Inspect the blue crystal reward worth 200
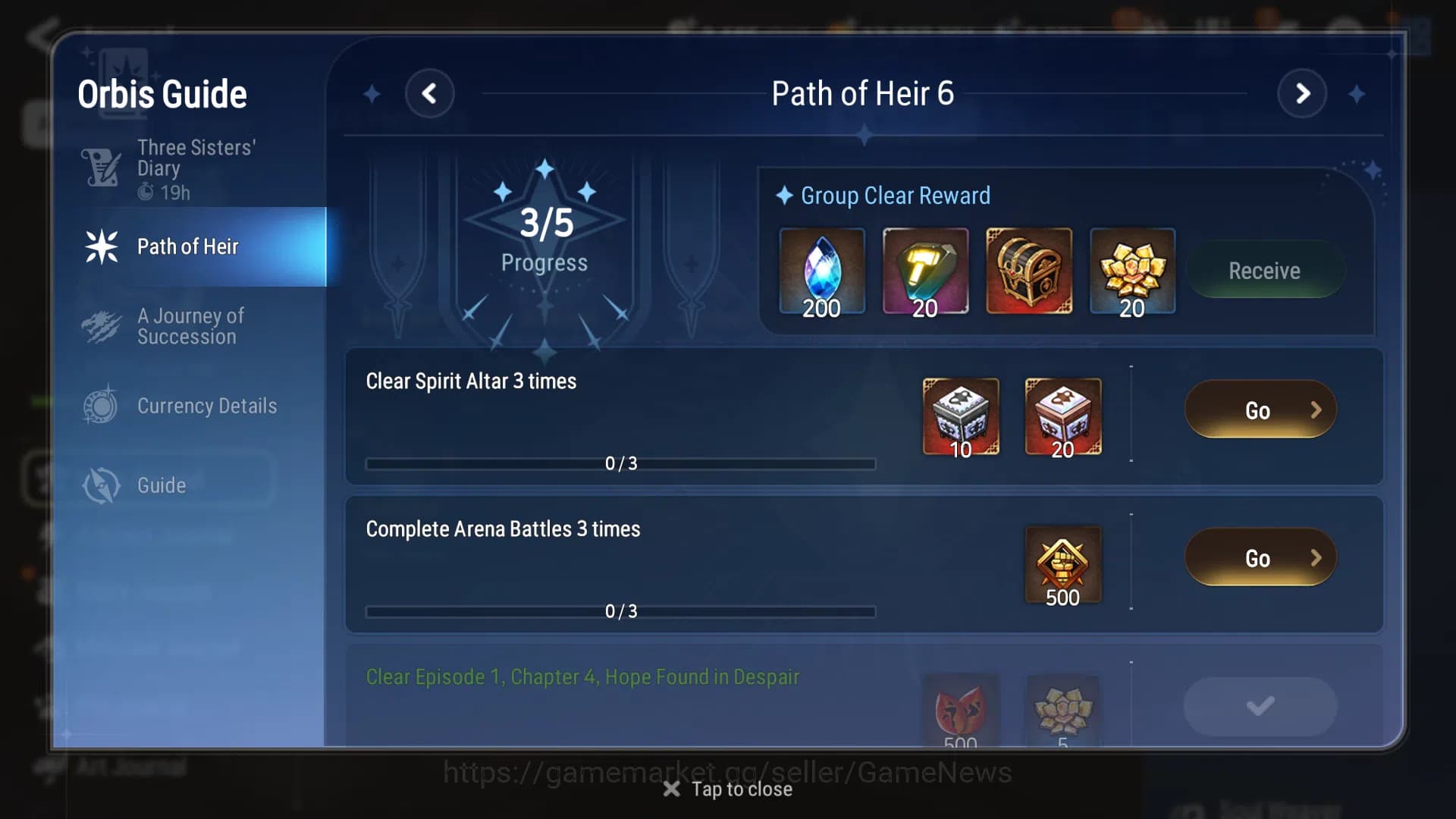This screenshot has width=1456, height=819. pos(822,270)
